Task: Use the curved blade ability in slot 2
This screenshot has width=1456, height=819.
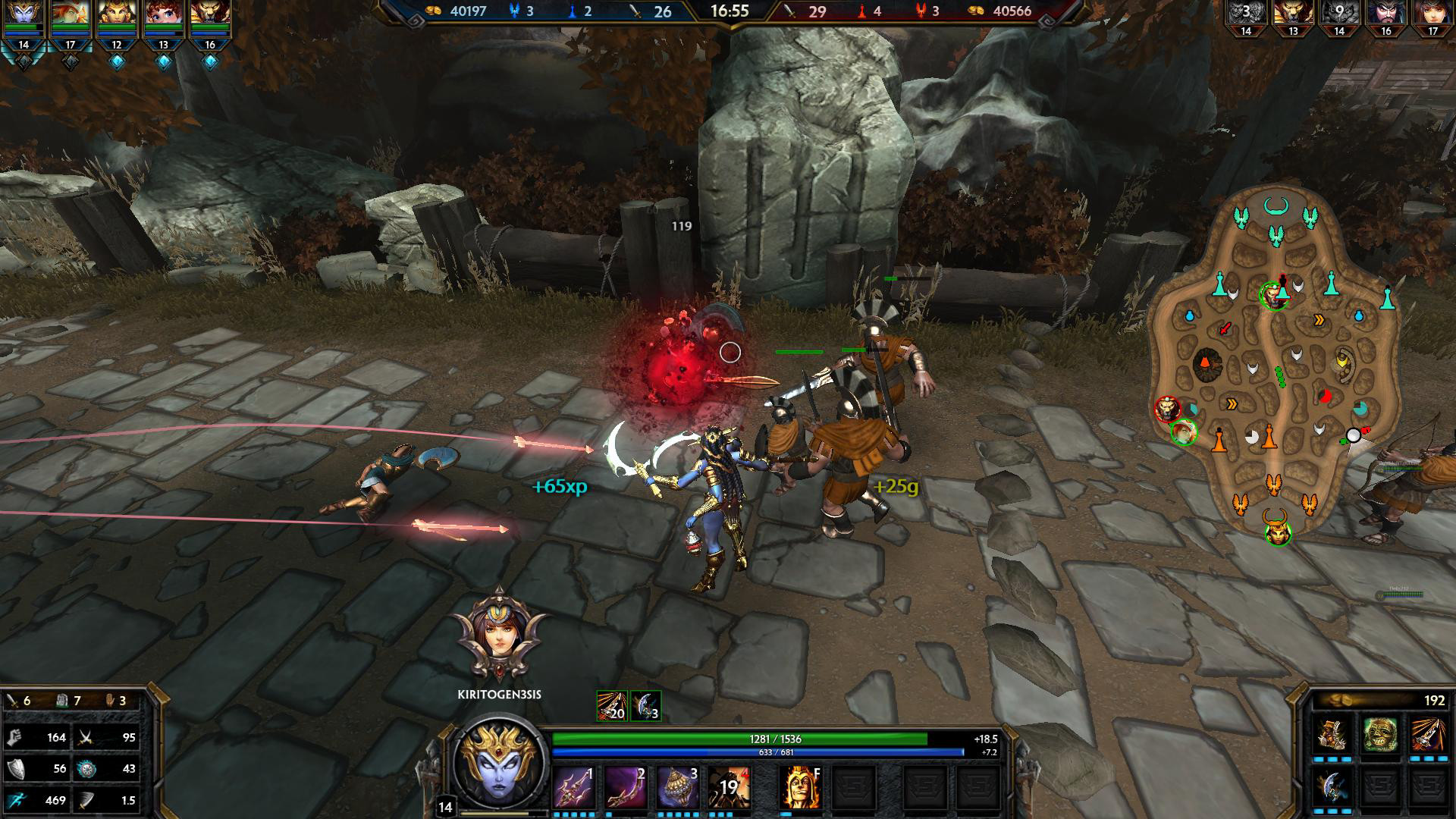Action: pos(626,787)
